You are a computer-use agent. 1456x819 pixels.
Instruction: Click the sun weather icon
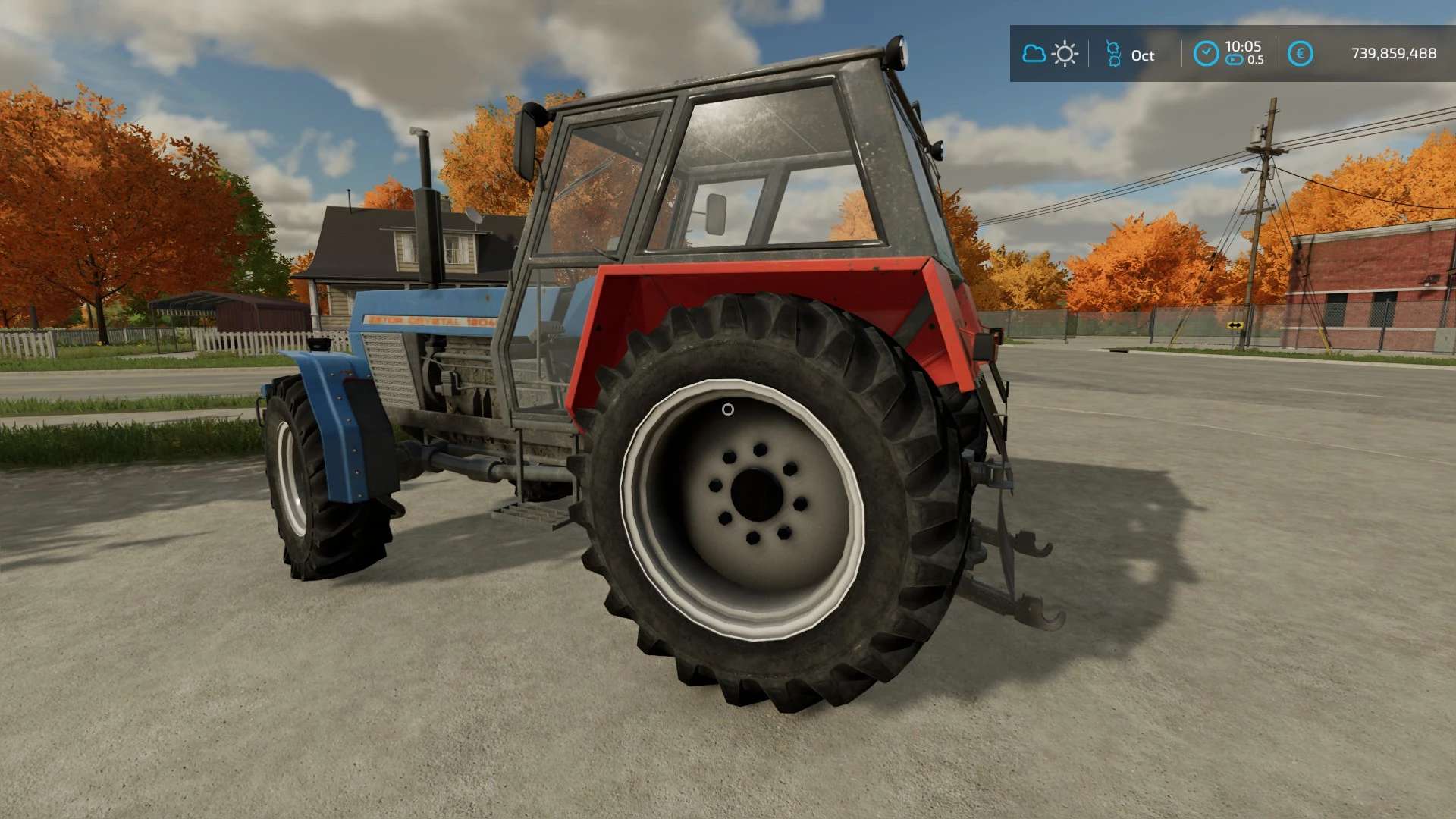pyautogui.click(x=1065, y=55)
